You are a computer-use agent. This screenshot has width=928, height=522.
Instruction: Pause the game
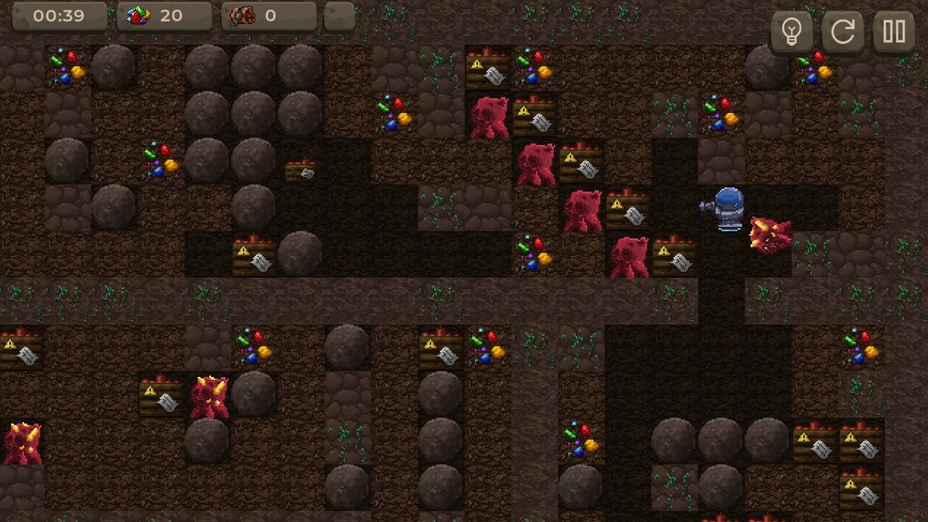(x=894, y=32)
